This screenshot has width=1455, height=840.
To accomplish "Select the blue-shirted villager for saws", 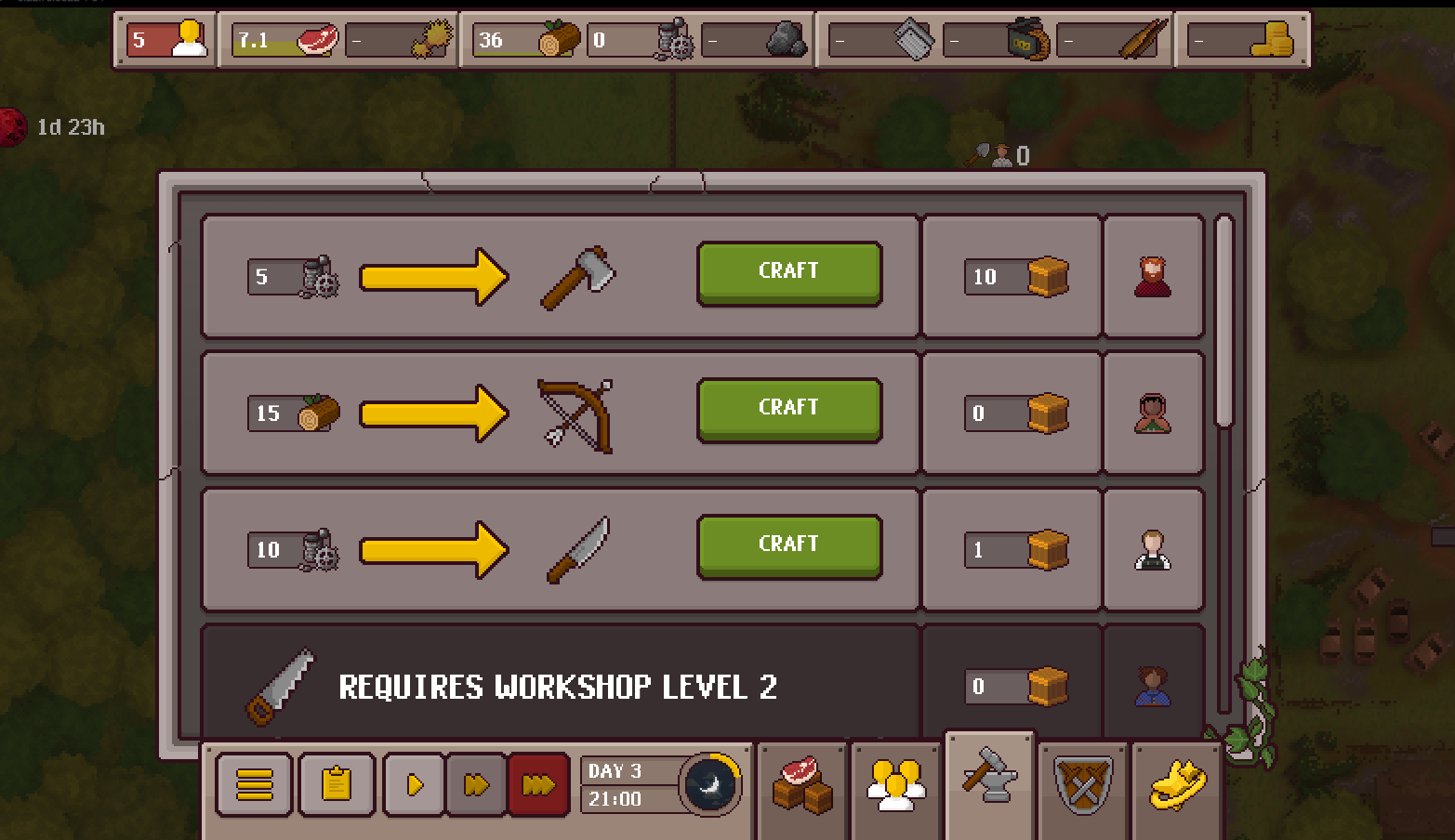I will (x=1153, y=686).
